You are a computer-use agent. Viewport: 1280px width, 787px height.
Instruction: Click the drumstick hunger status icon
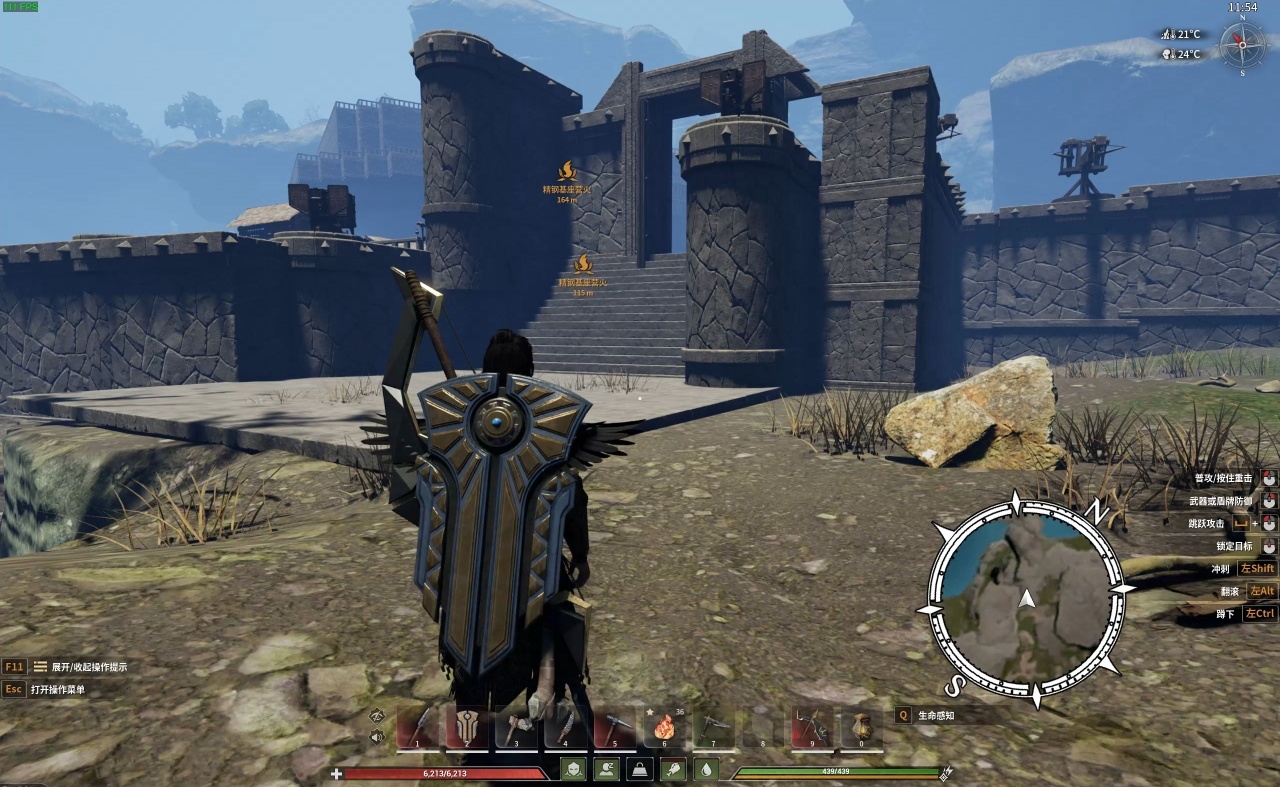[x=674, y=769]
